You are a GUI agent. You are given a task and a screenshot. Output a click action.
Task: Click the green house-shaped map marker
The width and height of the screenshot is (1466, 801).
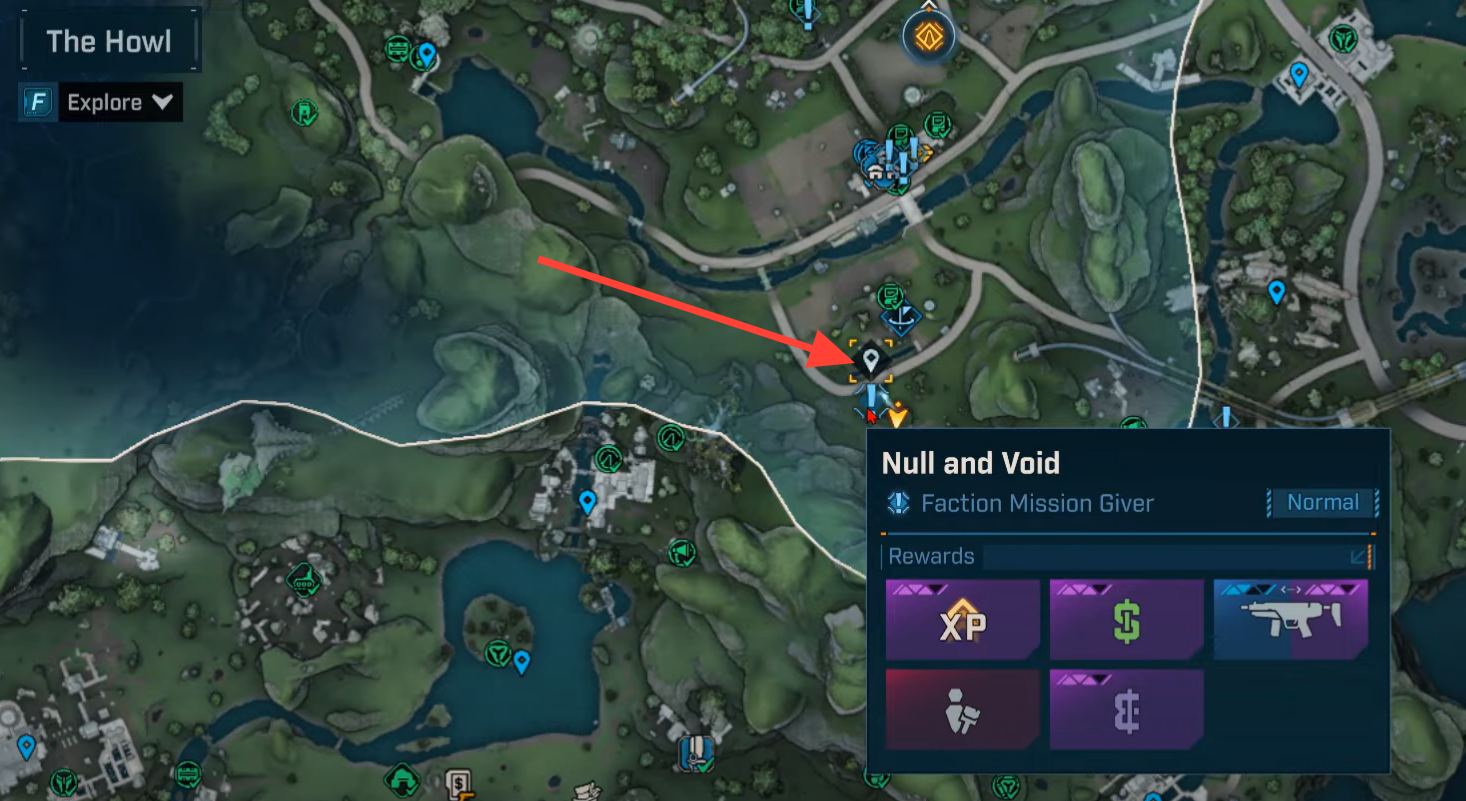401,777
